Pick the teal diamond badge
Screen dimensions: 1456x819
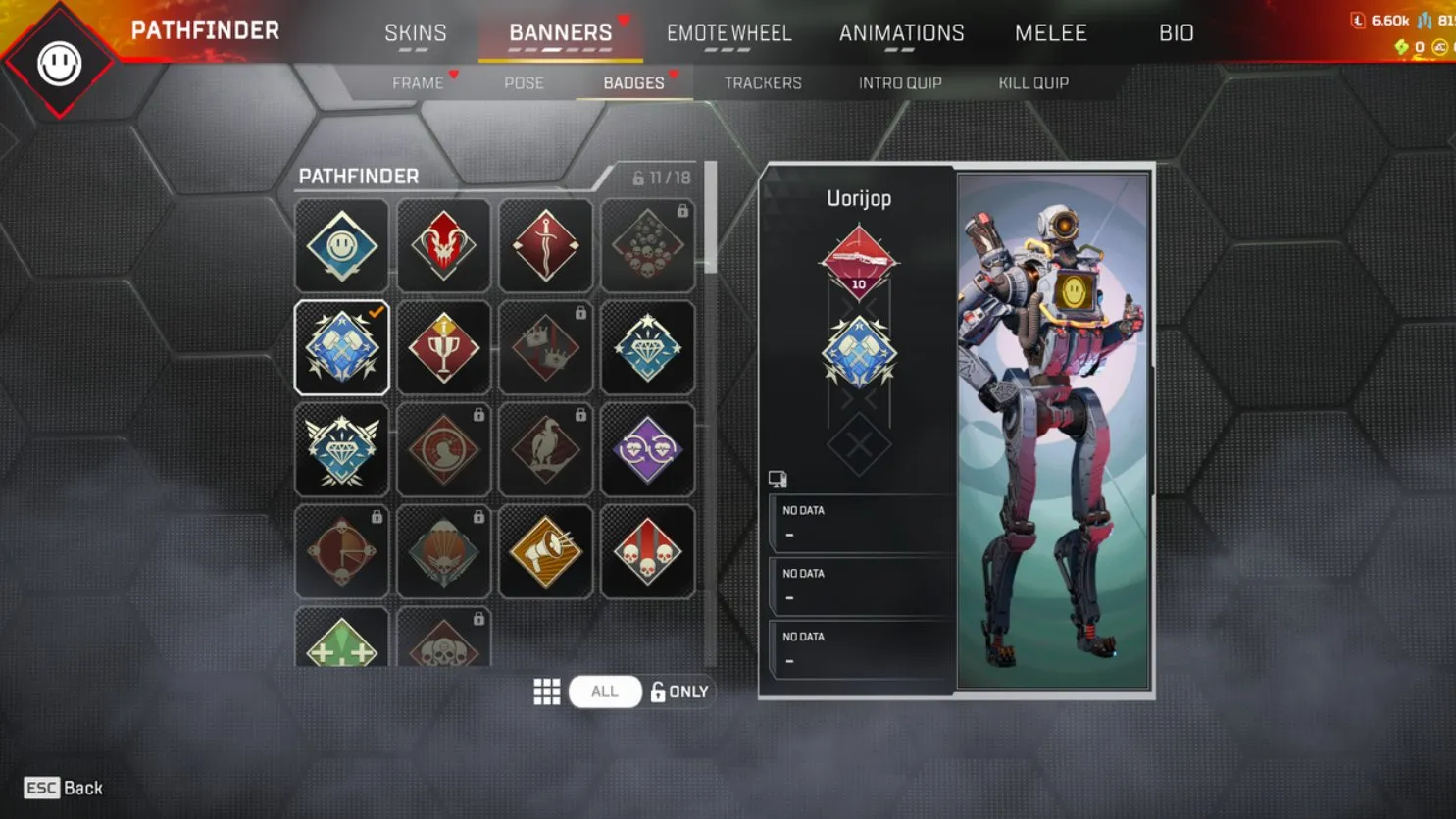[x=648, y=347]
